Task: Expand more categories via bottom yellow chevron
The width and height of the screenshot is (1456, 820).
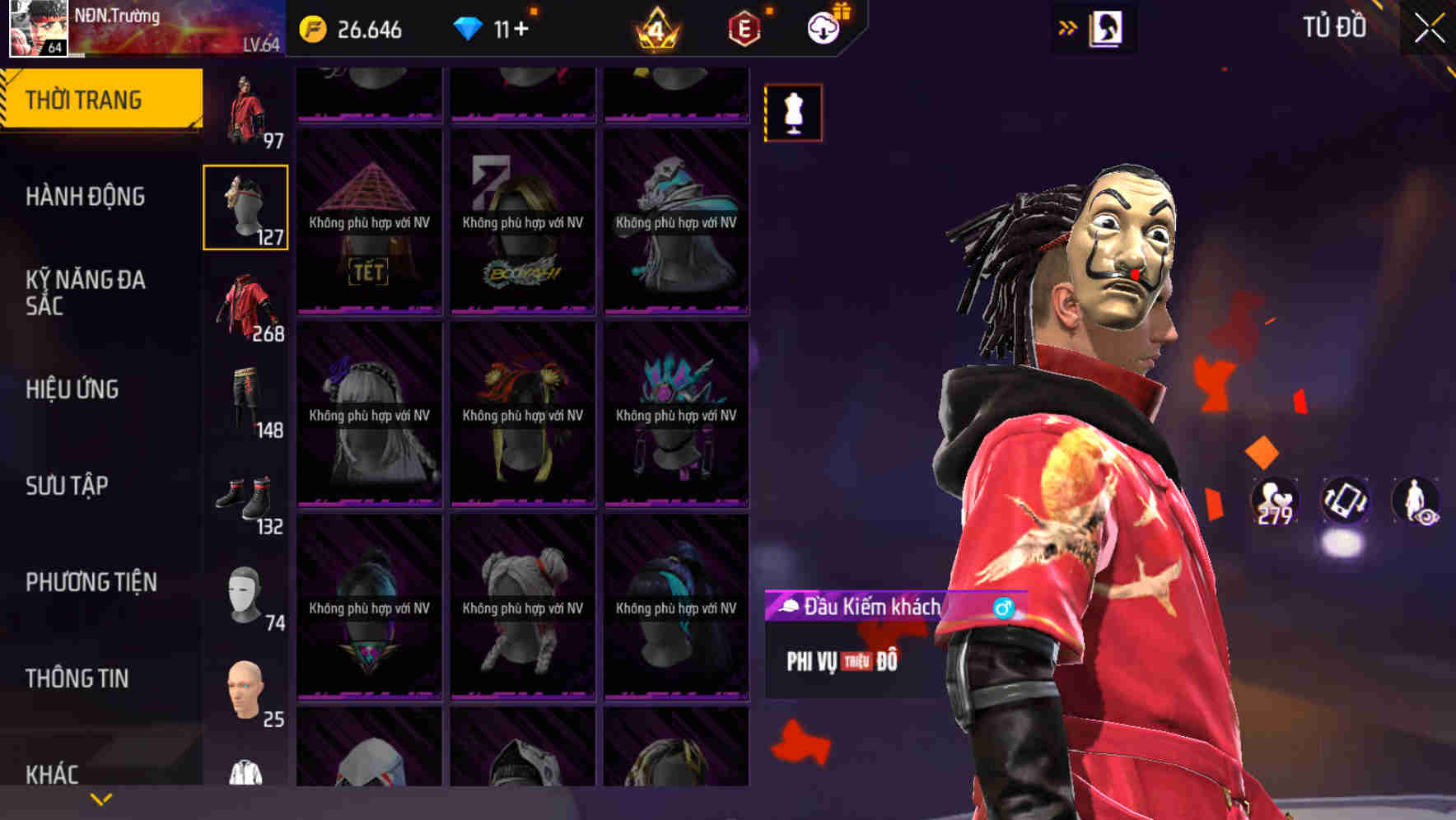Action: 99,798
